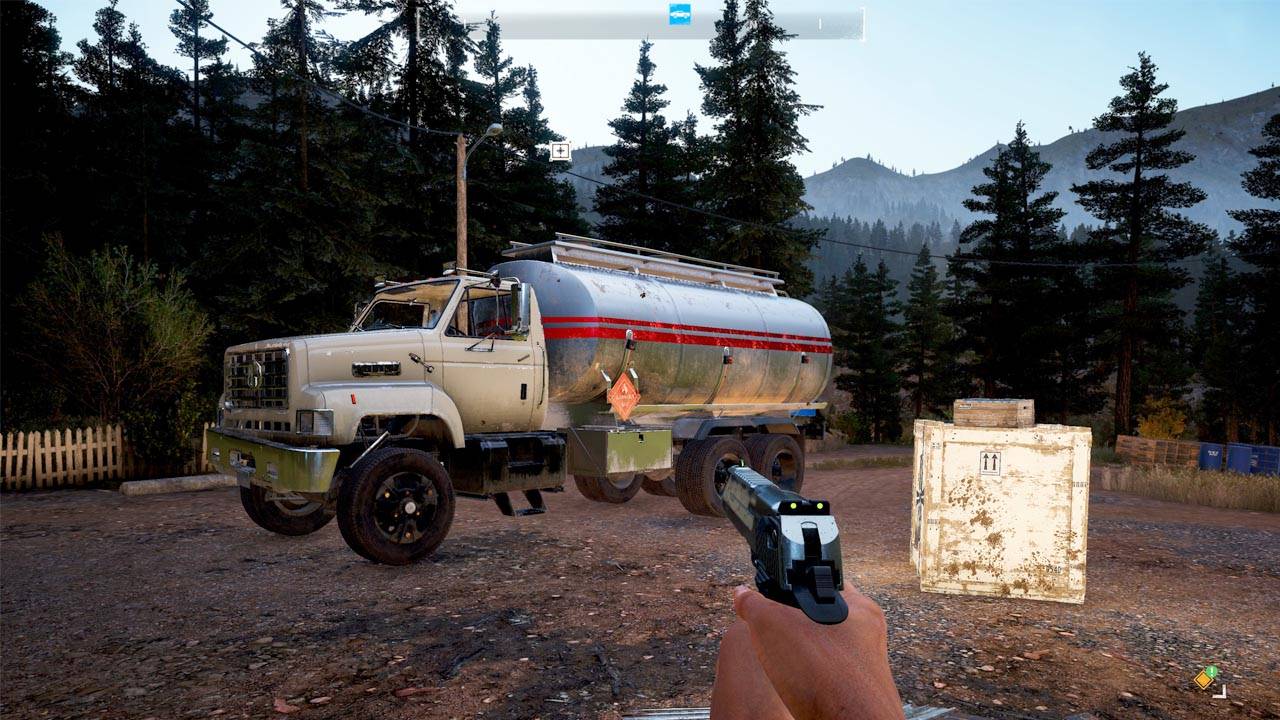
Task: Open the yellow diamond mission notification
Action: click(1206, 679)
